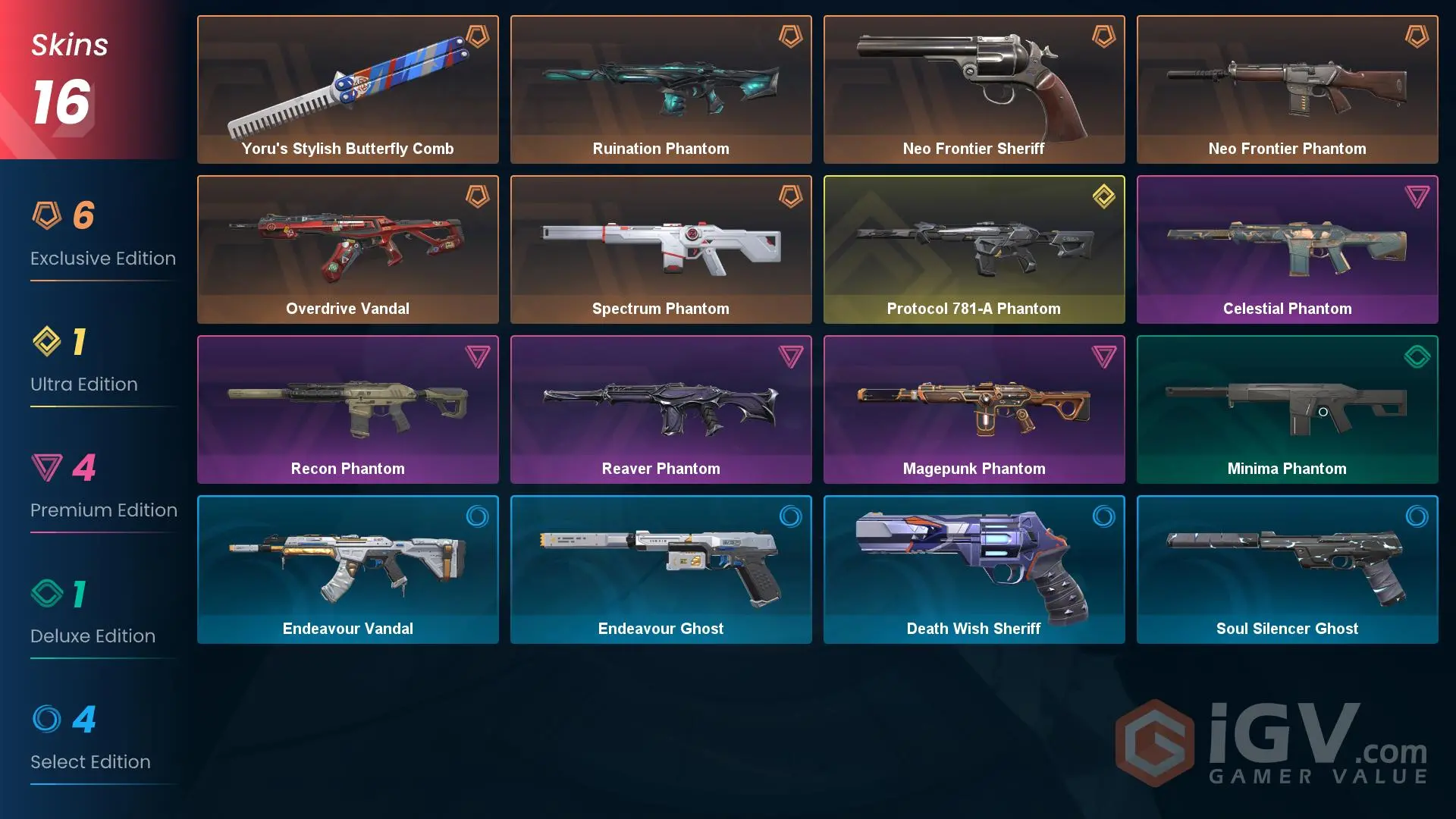Select the Magepunk Phantom skin card
1456x819 pixels.
(974, 402)
